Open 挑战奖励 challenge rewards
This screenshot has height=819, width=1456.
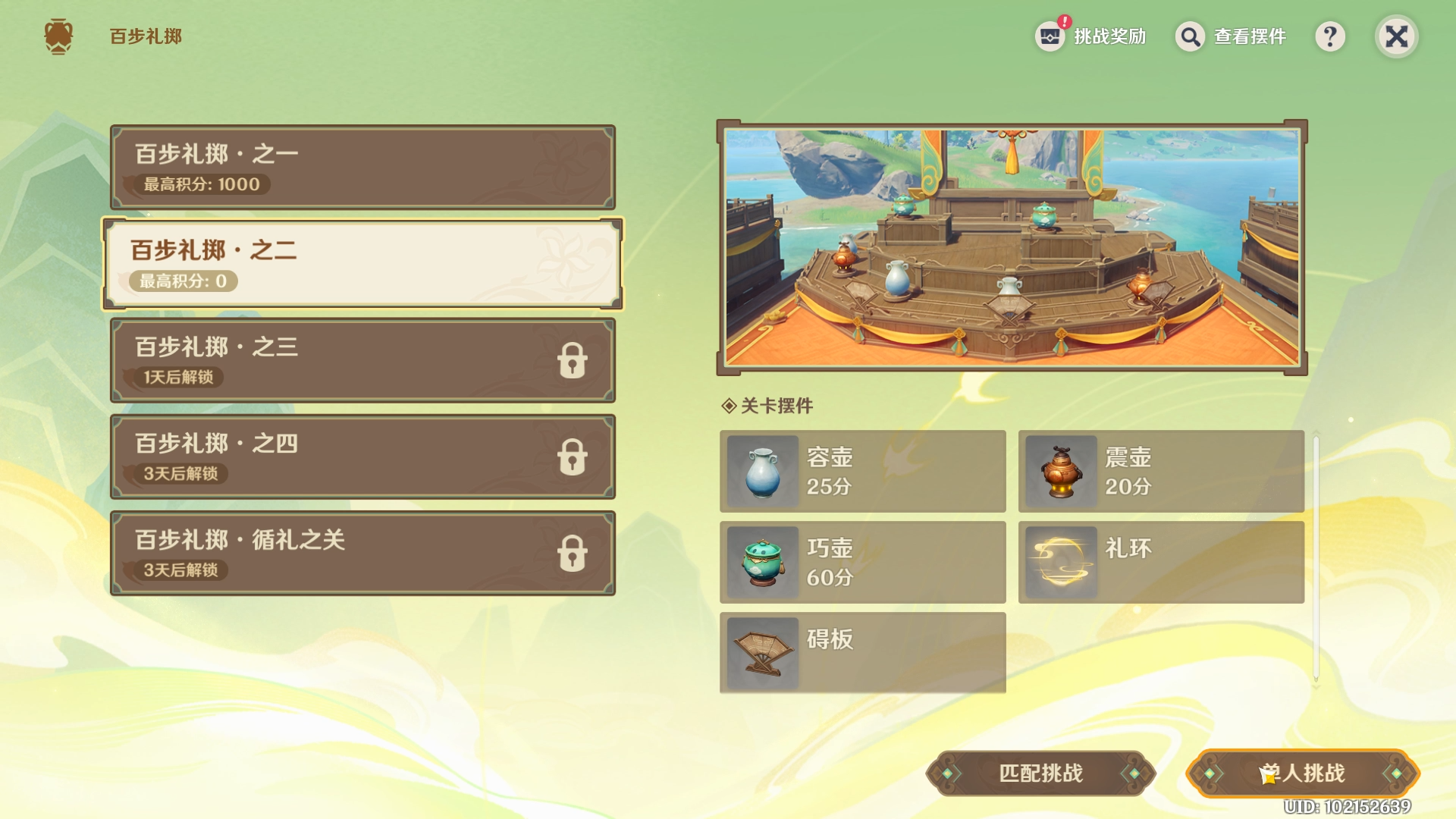[x=1091, y=36]
